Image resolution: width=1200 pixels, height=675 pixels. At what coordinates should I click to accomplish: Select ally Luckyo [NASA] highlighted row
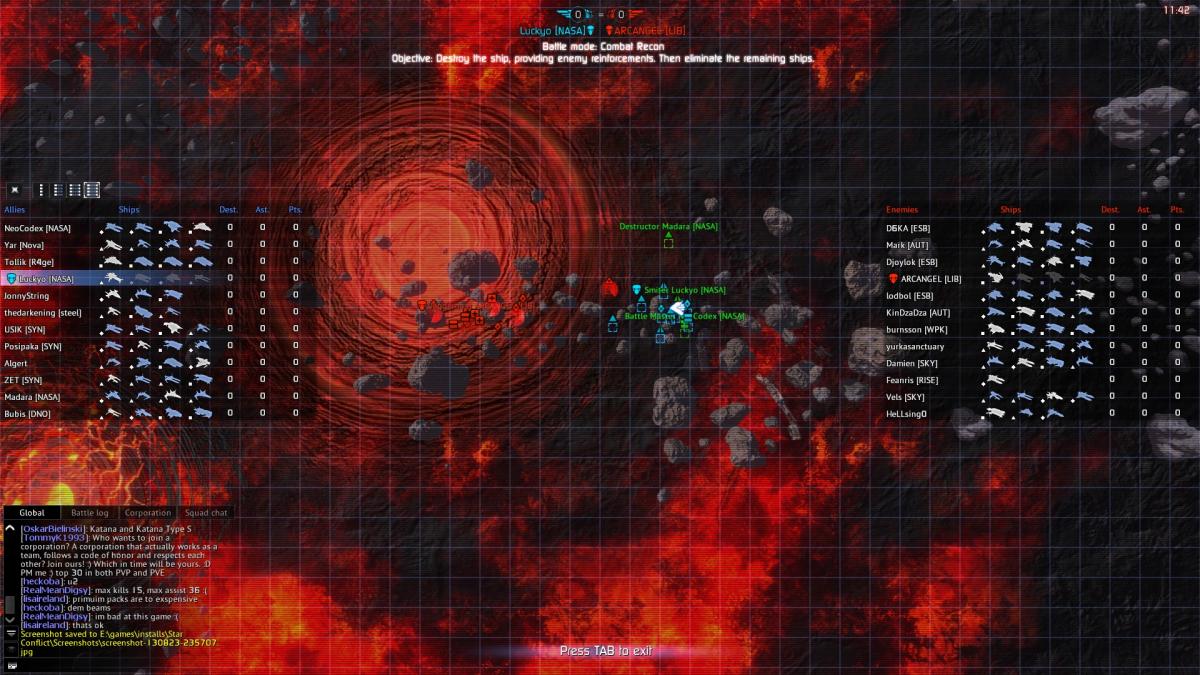44,279
